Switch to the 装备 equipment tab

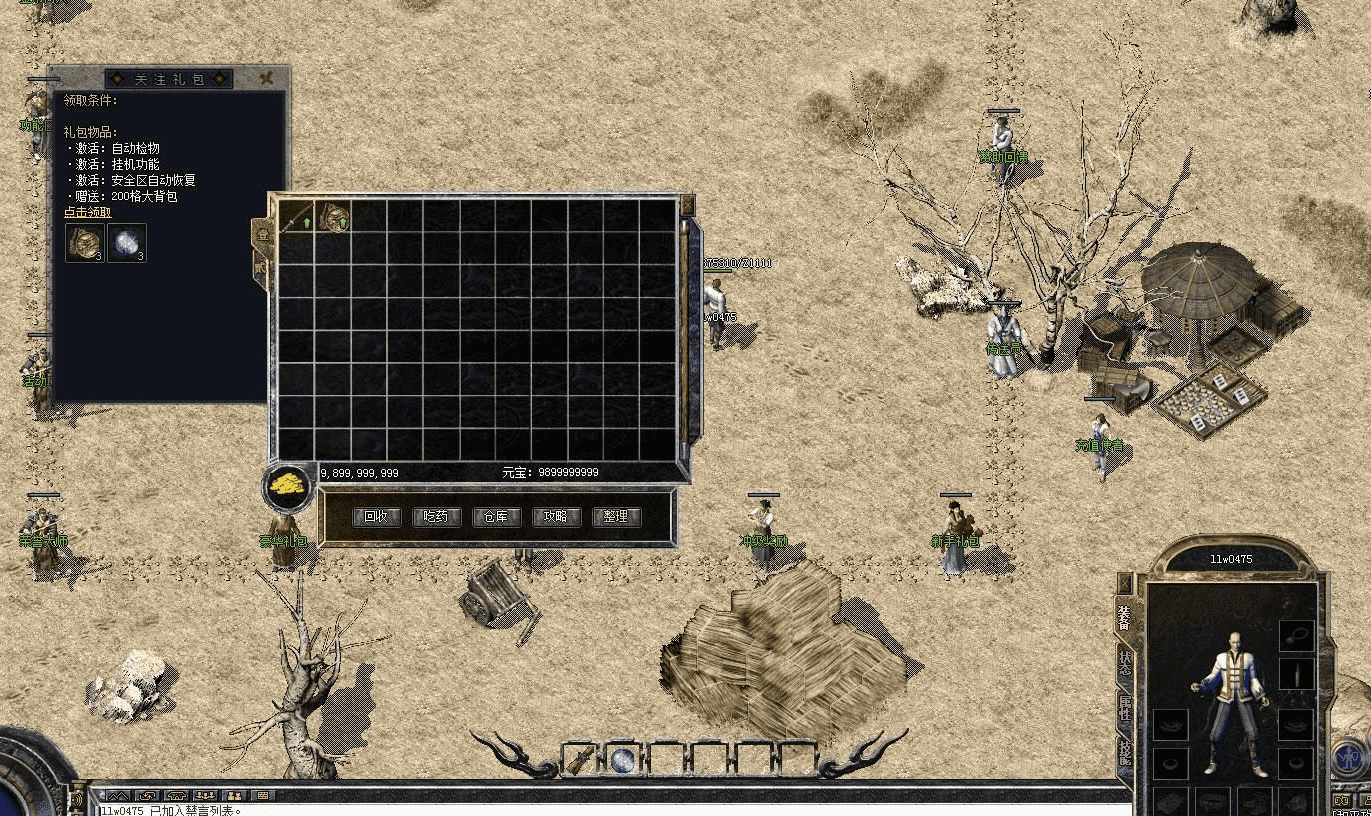click(1125, 620)
